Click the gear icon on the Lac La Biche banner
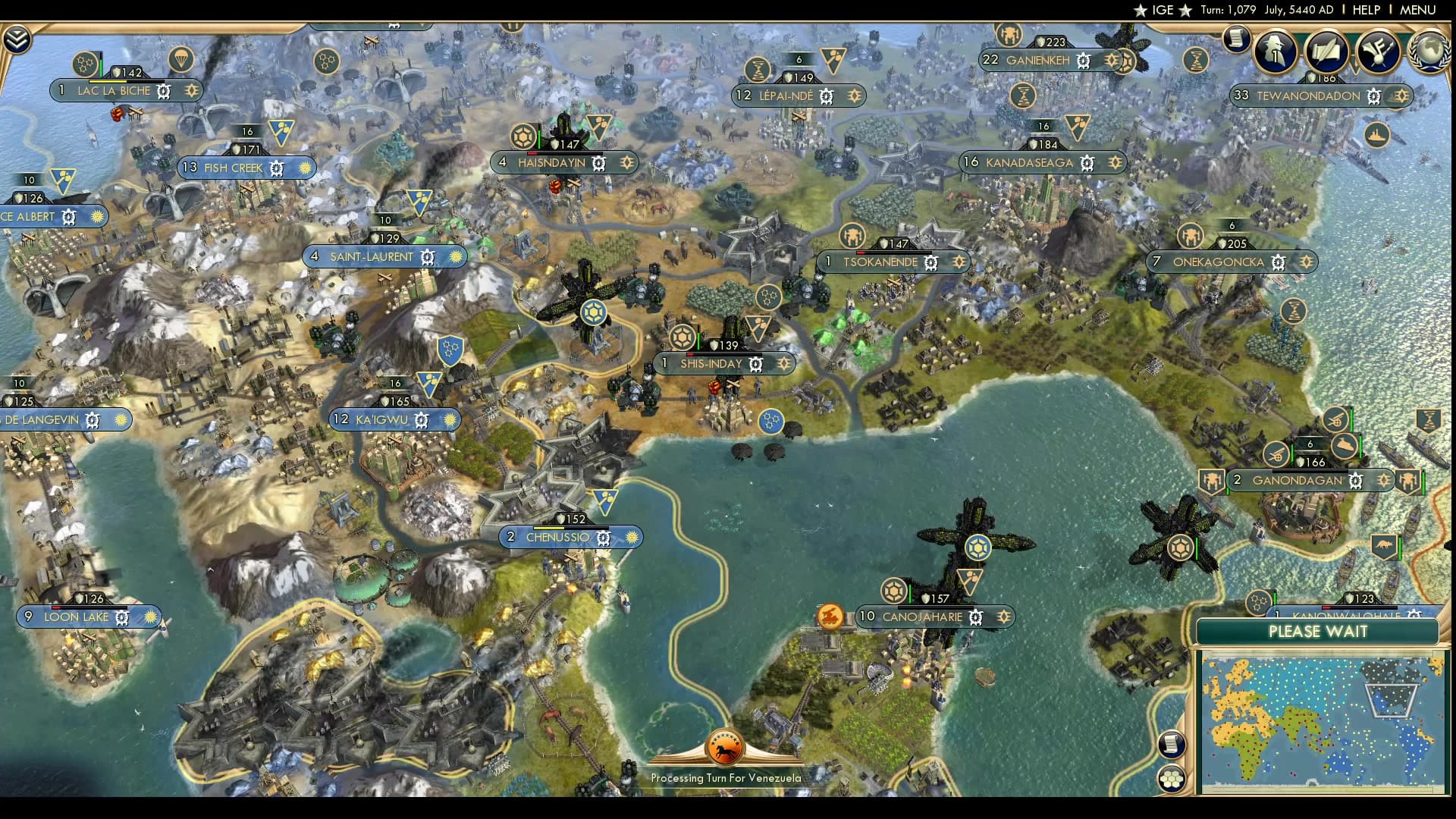1456x819 pixels. (x=162, y=90)
